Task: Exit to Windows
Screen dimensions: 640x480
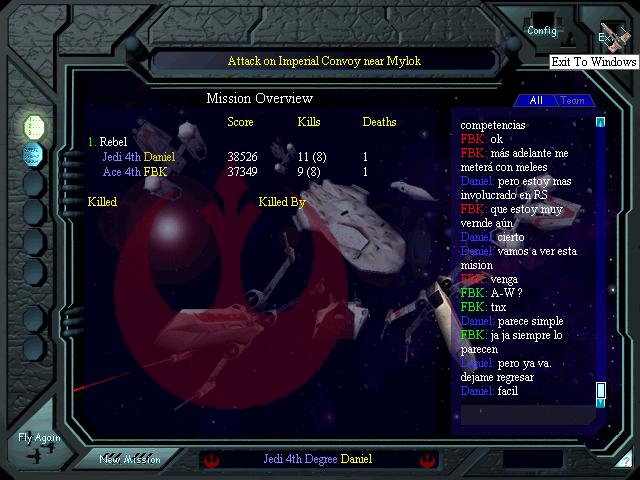Action: [610, 36]
